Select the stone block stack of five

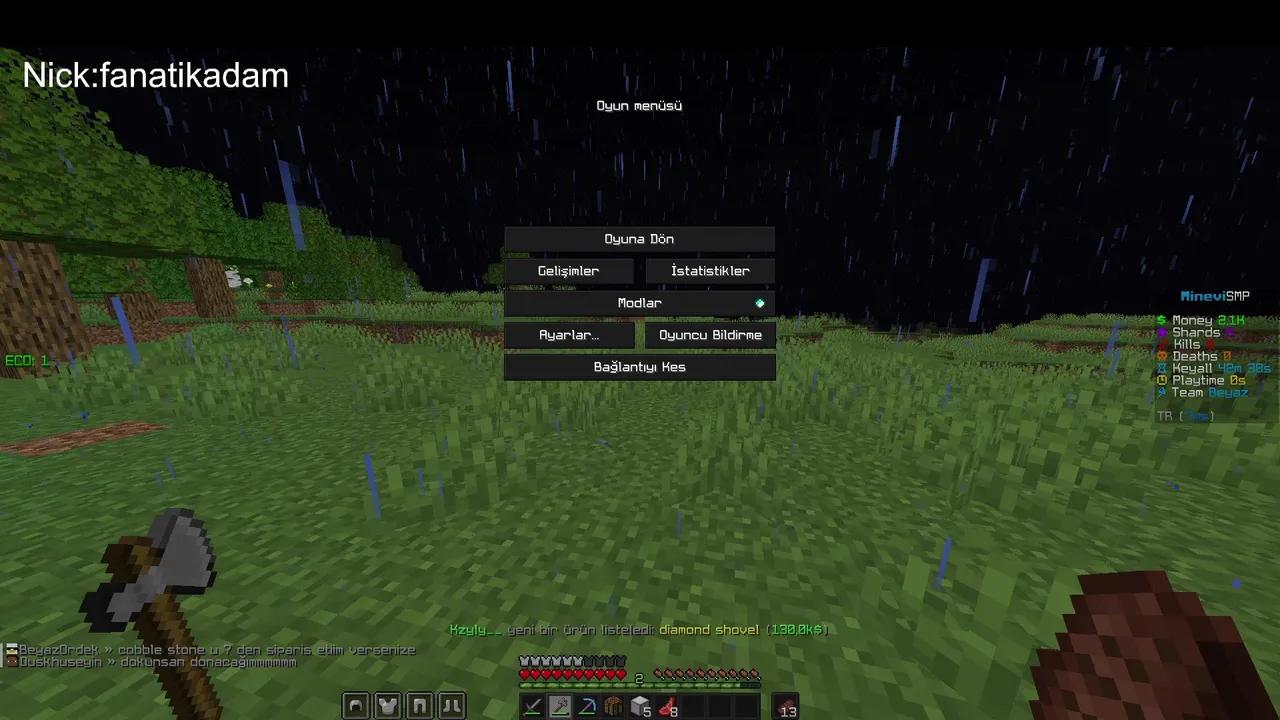[641, 706]
